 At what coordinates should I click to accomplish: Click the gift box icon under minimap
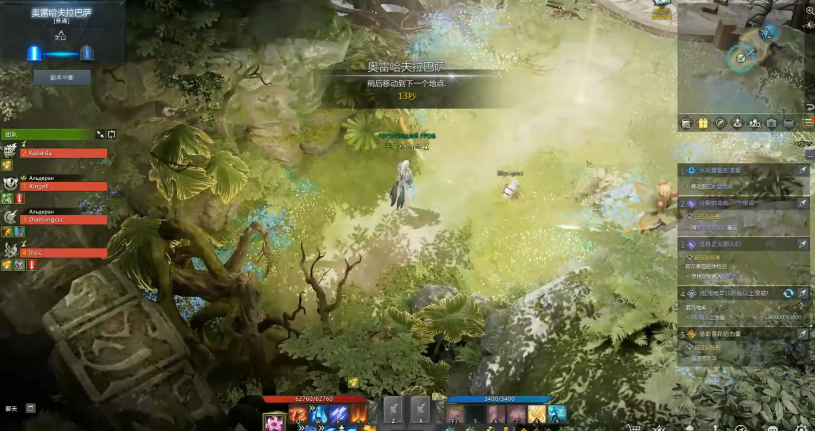click(x=703, y=123)
